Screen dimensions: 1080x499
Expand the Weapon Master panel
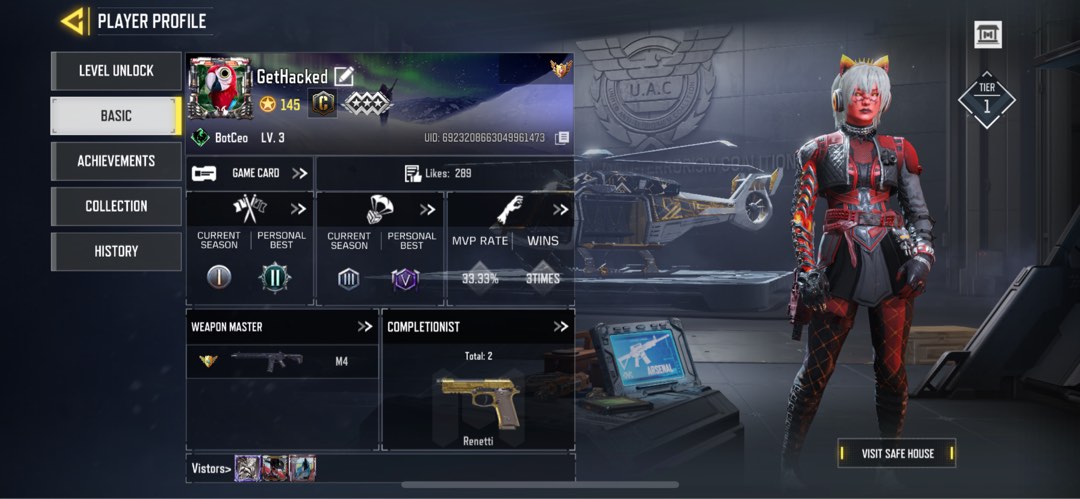(x=365, y=327)
